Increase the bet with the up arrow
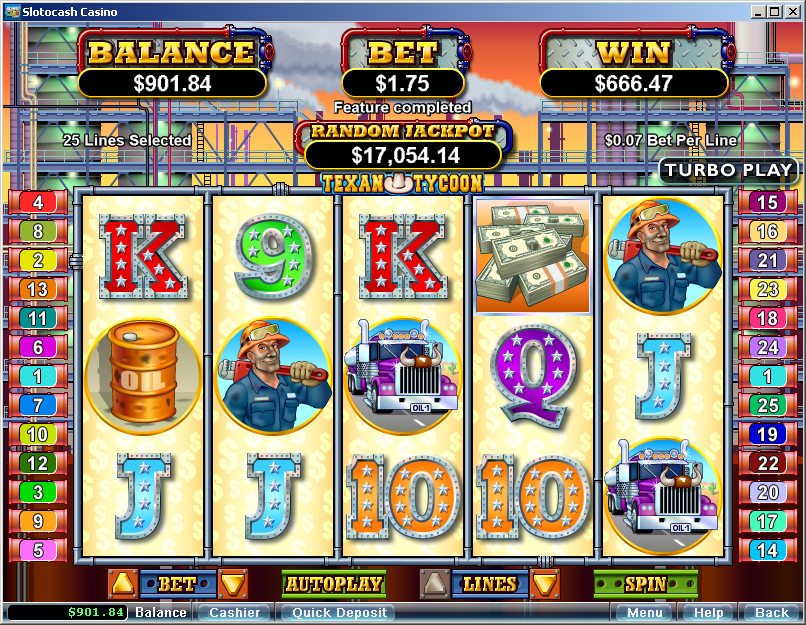Screen dimensions: 806x625 (x=123, y=584)
